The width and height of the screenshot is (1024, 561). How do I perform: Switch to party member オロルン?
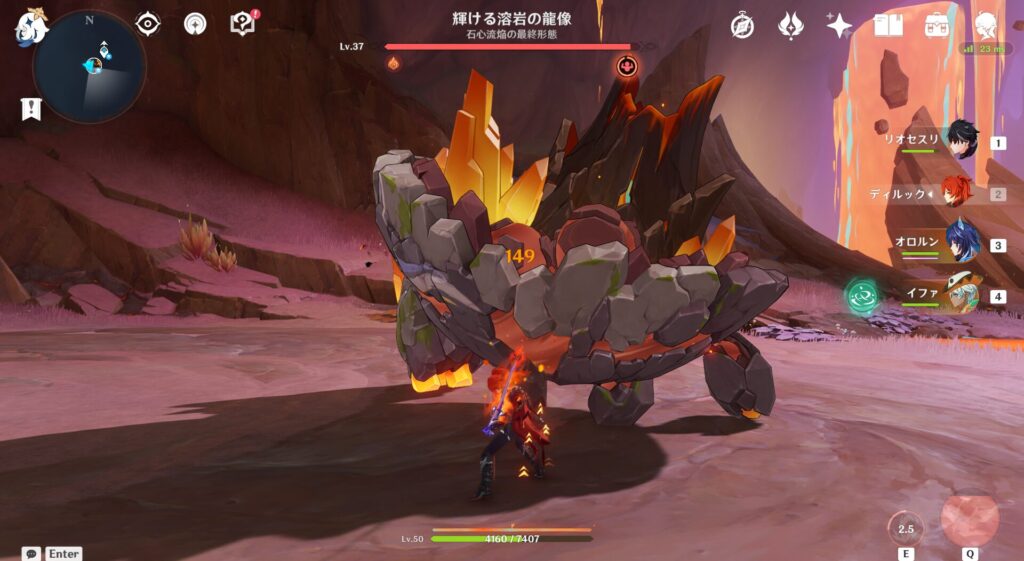[962, 243]
